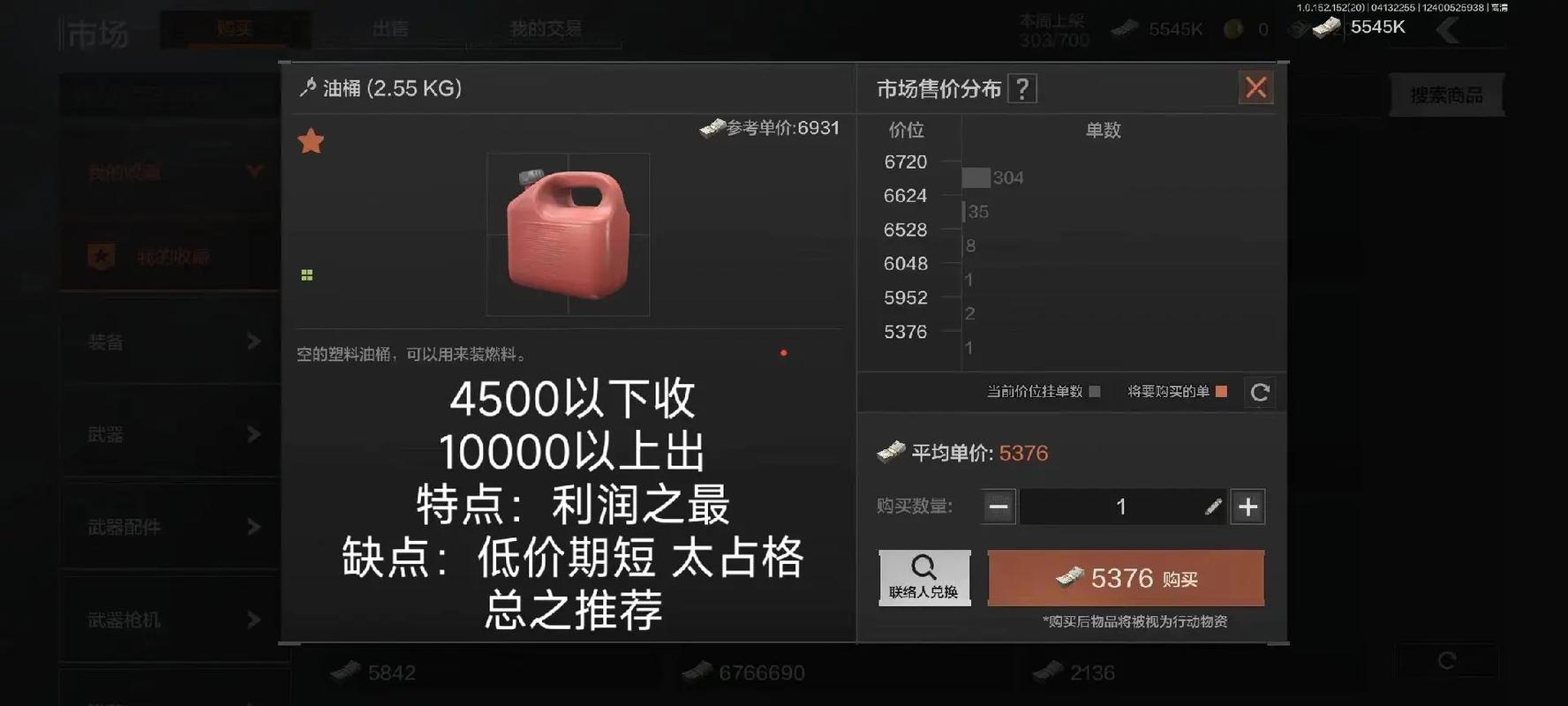
Task: Expand the 武器配件 category in the sidebar
Action: [168, 527]
